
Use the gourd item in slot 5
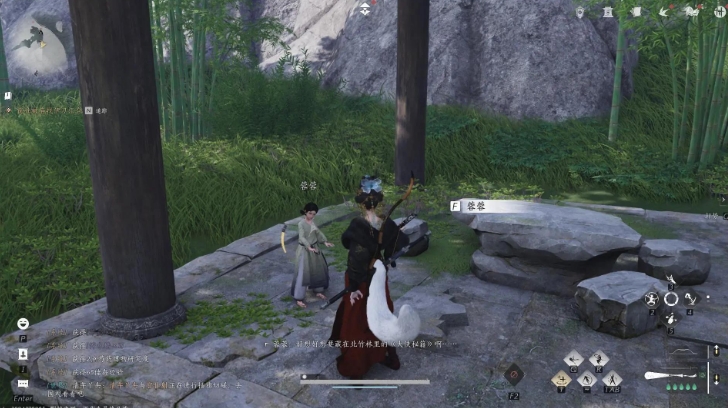tap(671, 318)
